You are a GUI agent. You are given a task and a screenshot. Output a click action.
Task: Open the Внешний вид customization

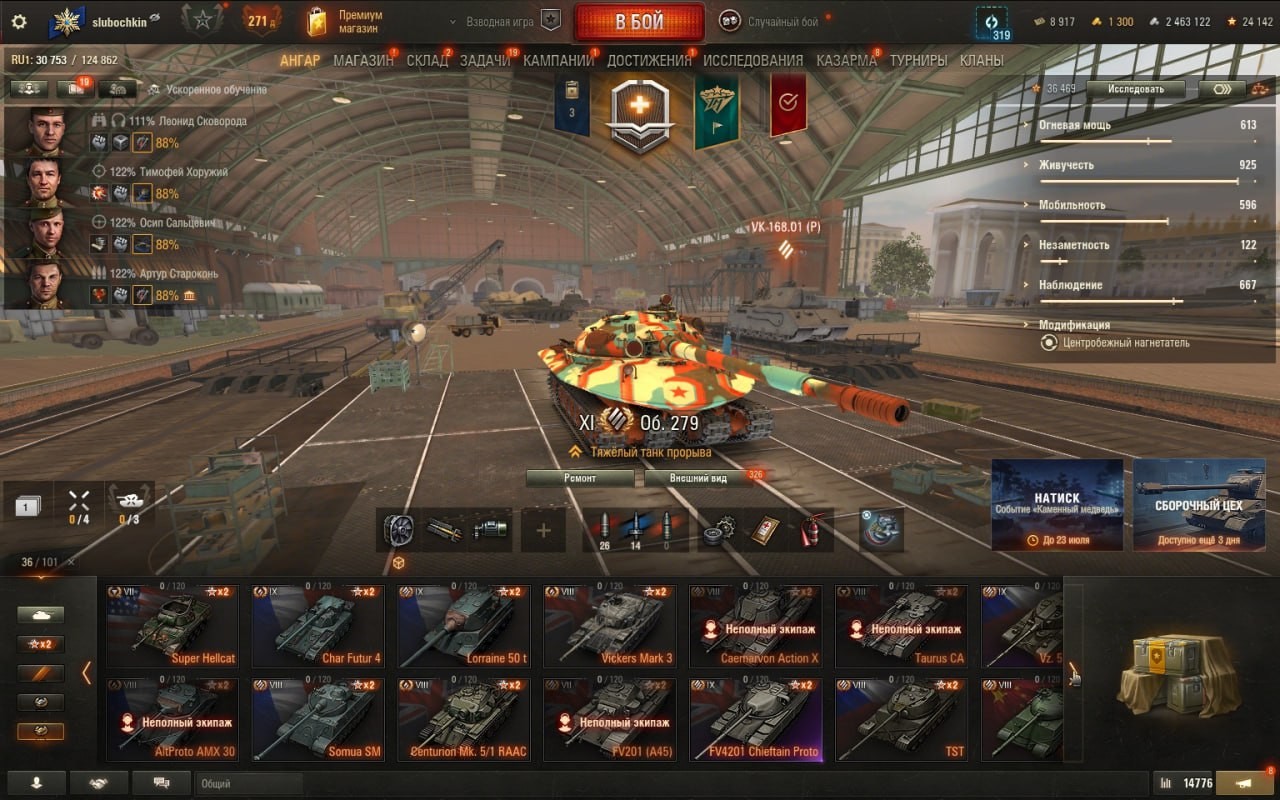click(698, 478)
